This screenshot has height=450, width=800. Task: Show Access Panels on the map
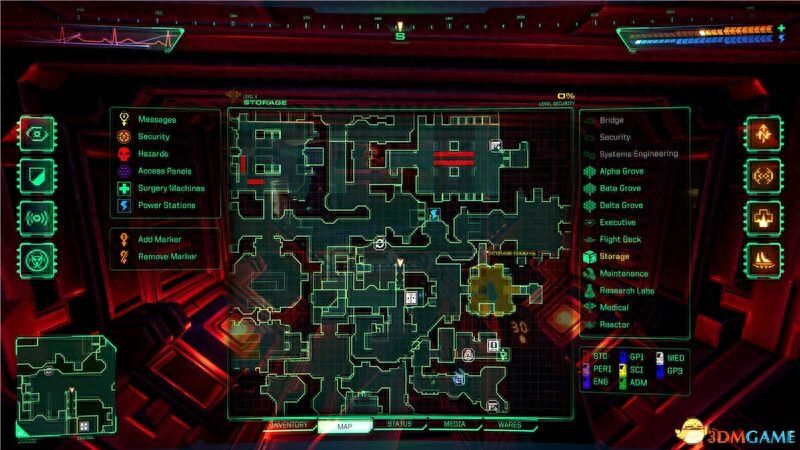[165, 171]
